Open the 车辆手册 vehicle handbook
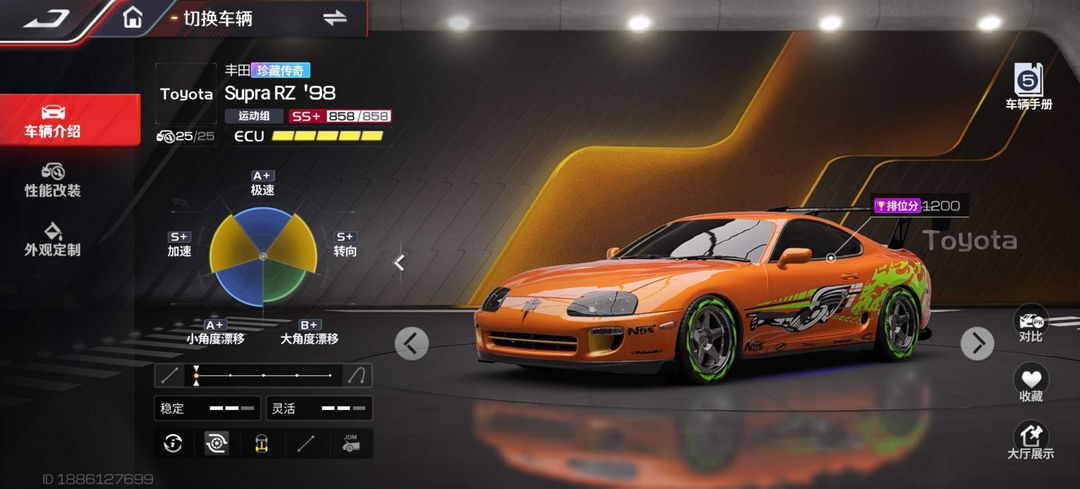The image size is (1080, 489). pos(1028,87)
